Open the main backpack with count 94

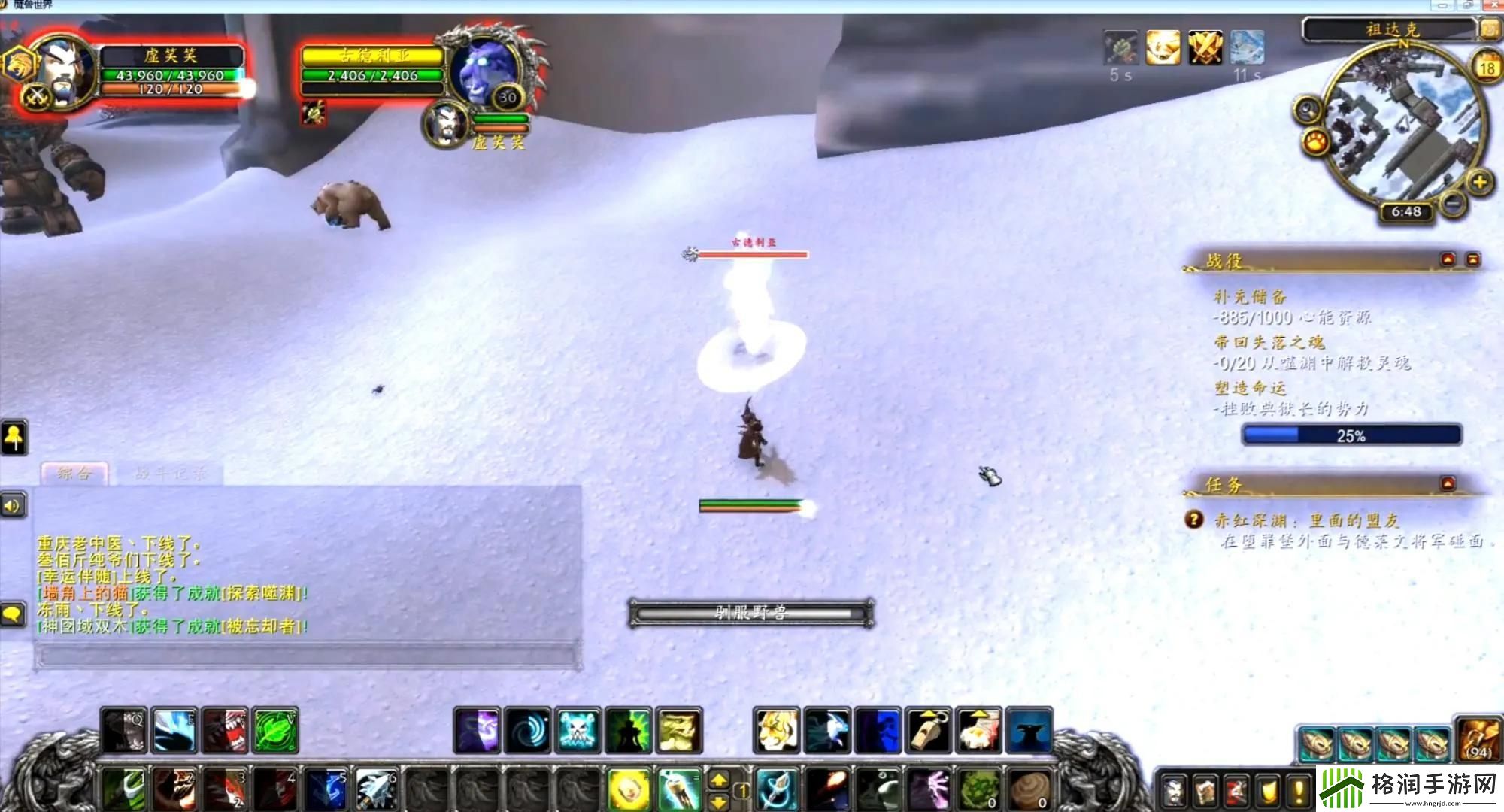point(1479,739)
